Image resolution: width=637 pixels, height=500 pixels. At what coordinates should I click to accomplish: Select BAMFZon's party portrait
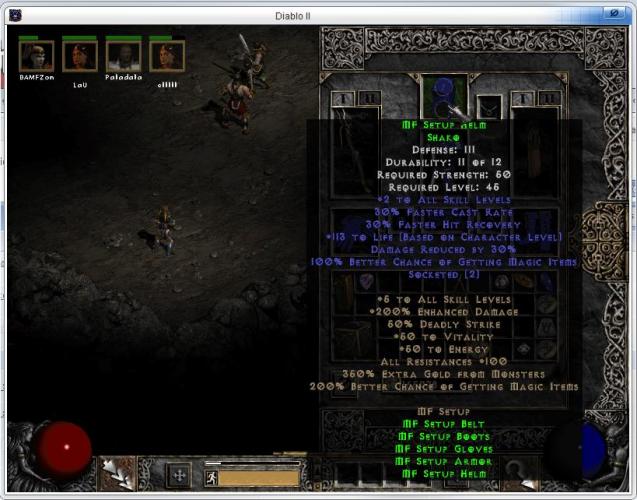(x=36, y=56)
